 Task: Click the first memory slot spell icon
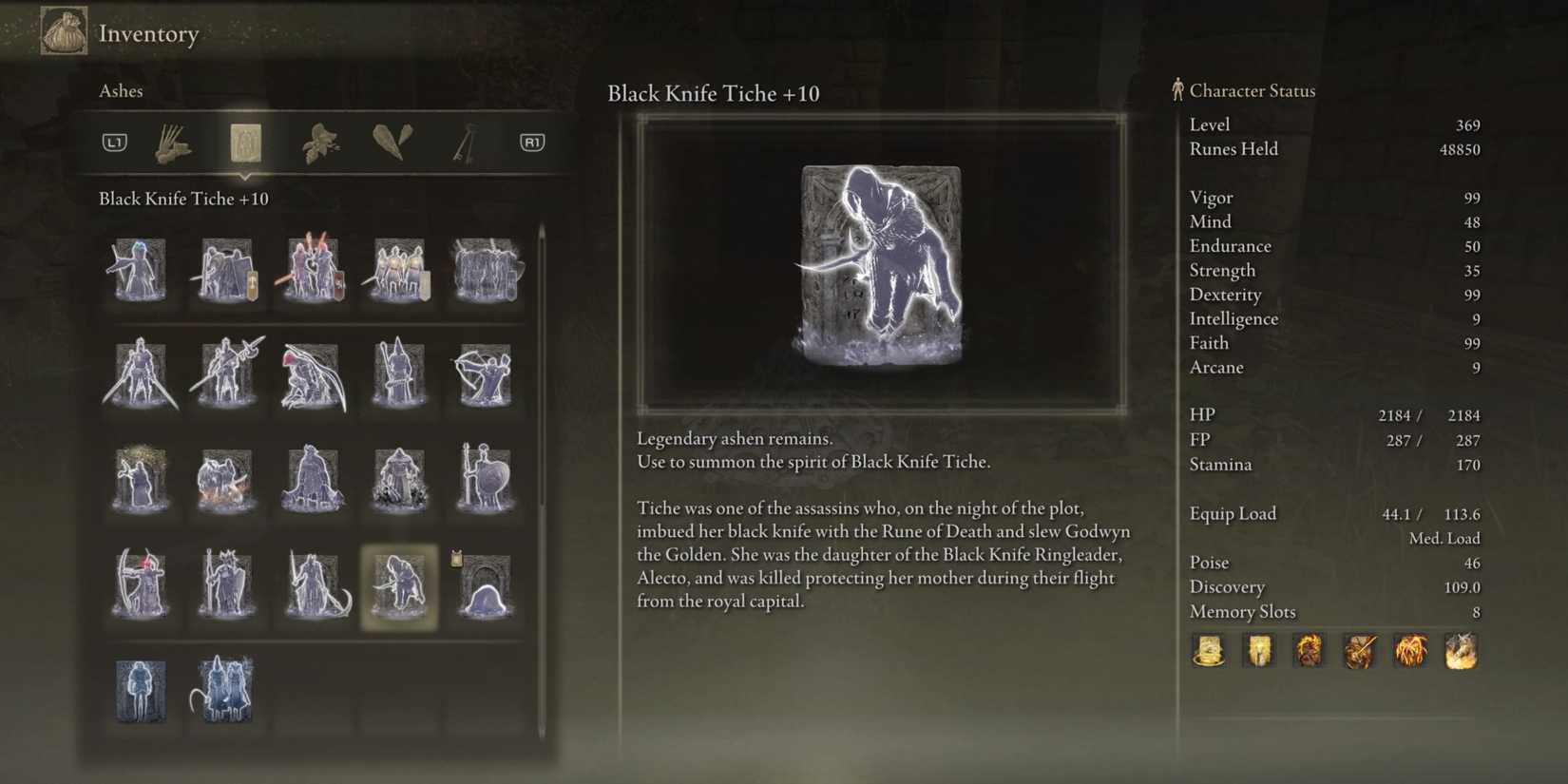pyautogui.click(x=1209, y=651)
